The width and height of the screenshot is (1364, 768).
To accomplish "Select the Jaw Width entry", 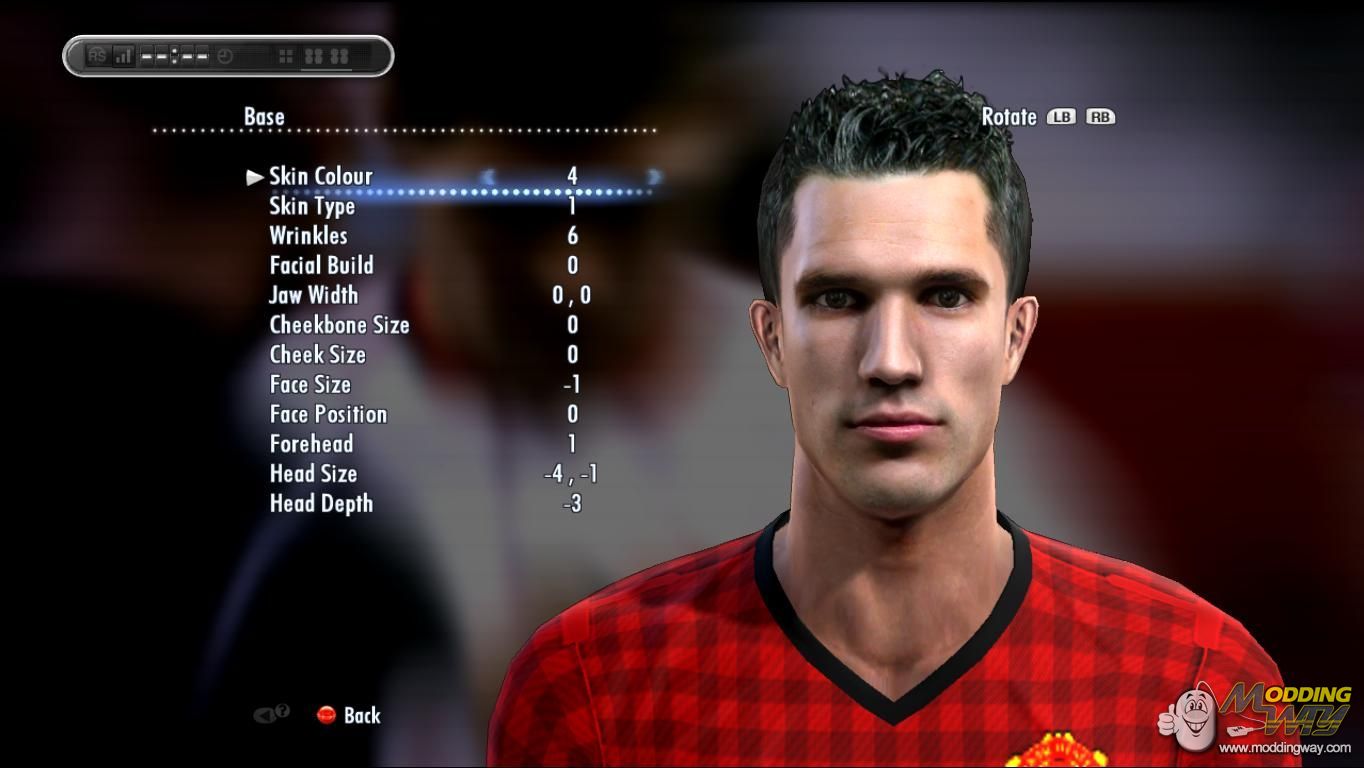I will coord(313,295).
